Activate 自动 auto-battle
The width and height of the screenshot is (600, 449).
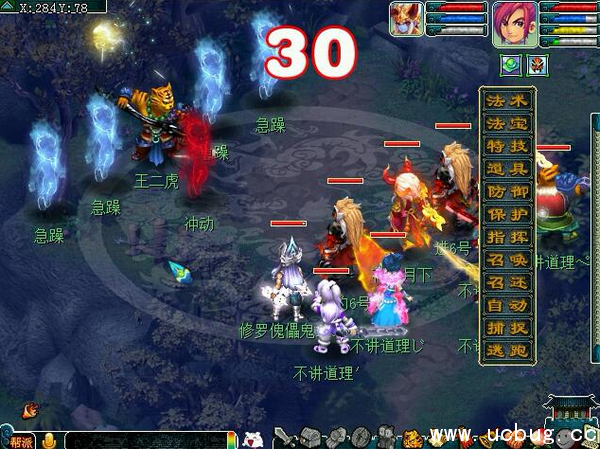click(508, 306)
